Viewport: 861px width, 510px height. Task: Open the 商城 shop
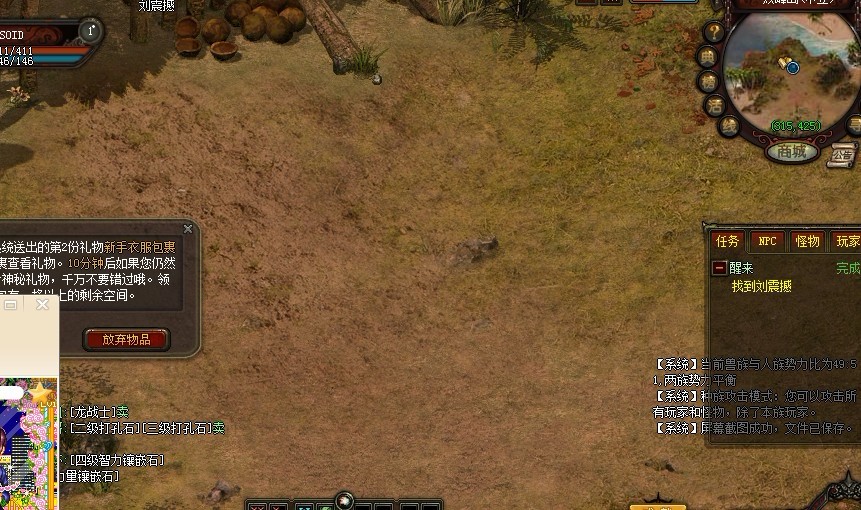coord(792,152)
